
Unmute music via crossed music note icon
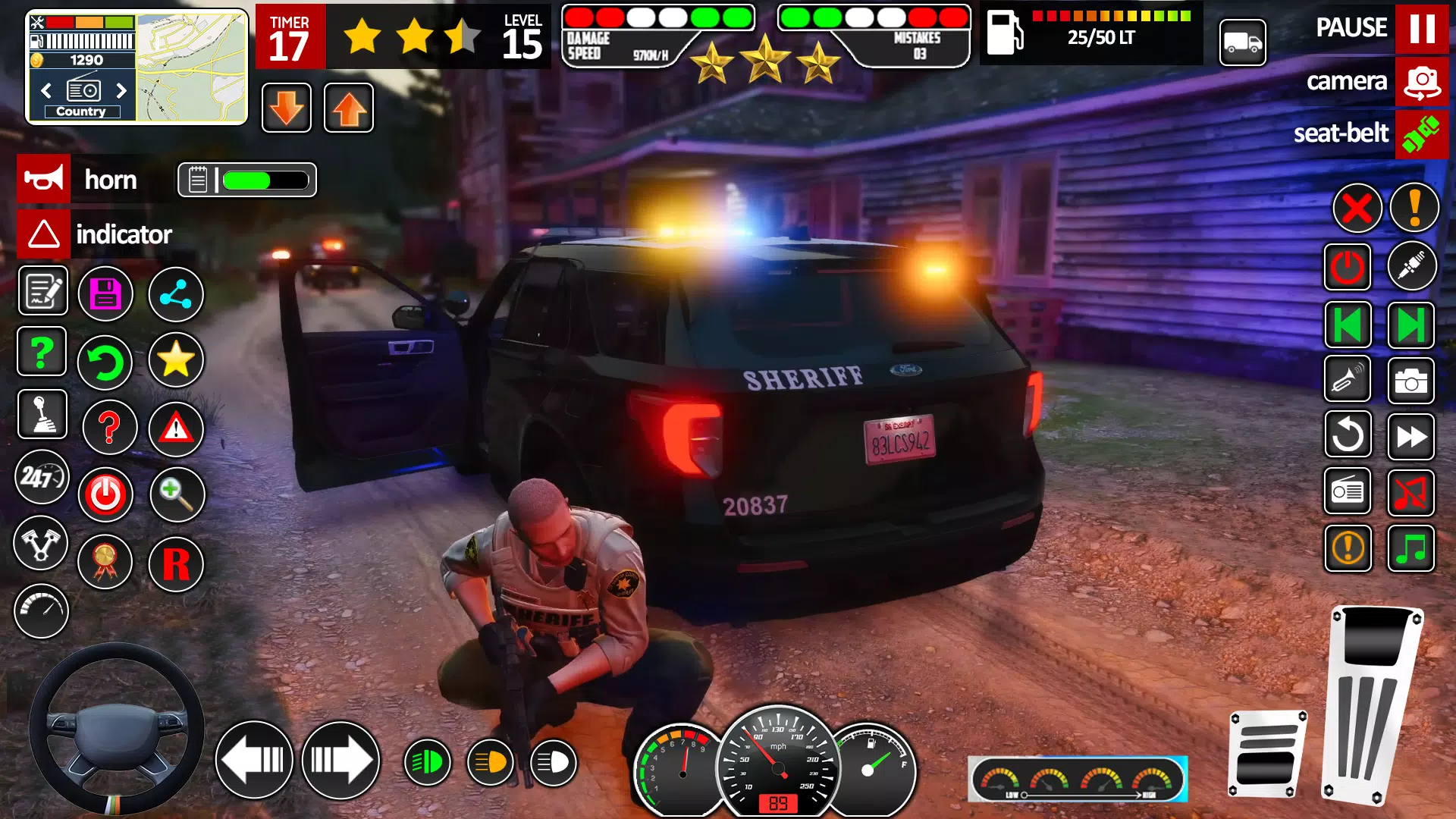tap(1412, 492)
